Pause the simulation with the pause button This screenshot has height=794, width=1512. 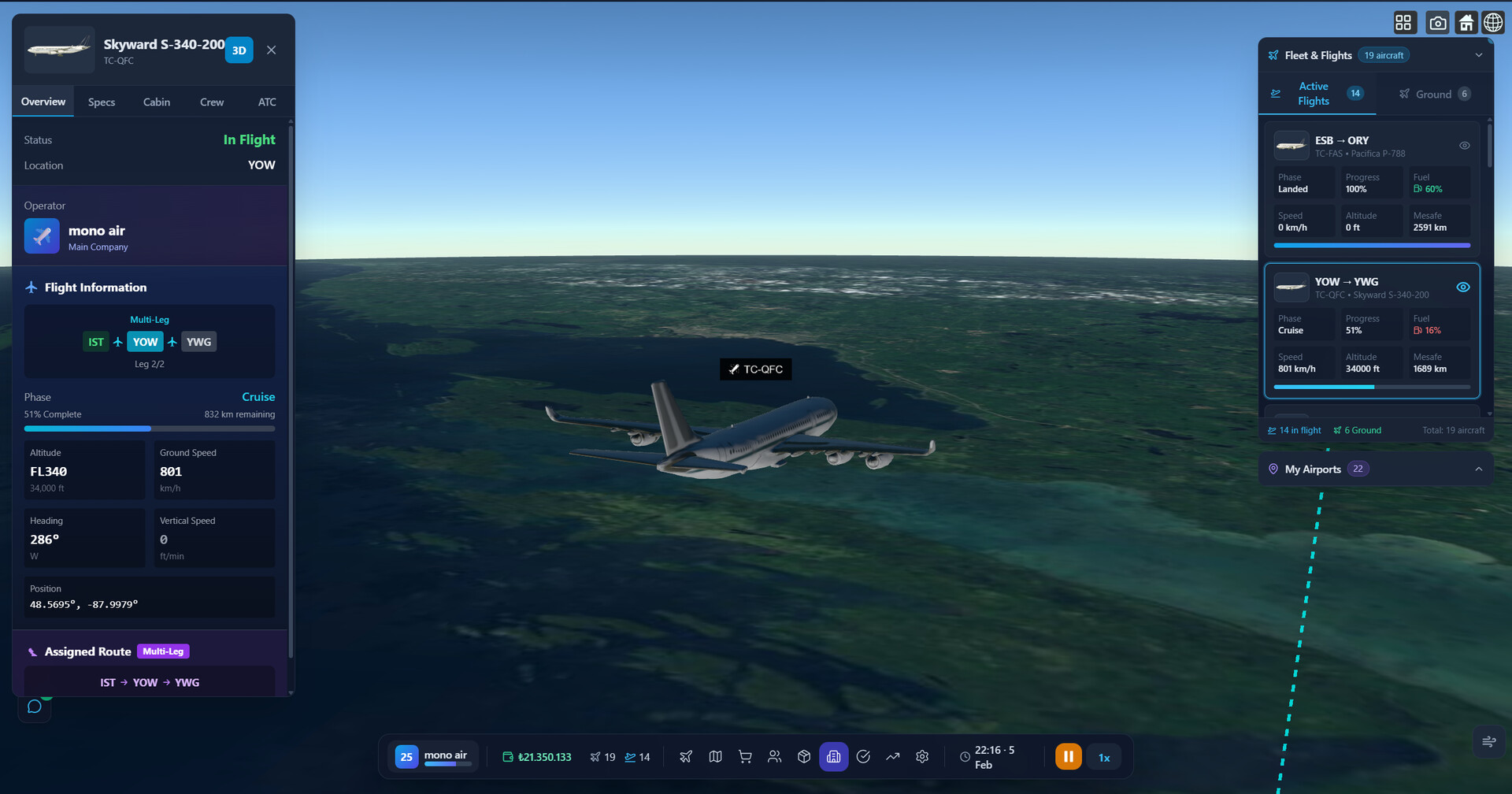tap(1068, 756)
